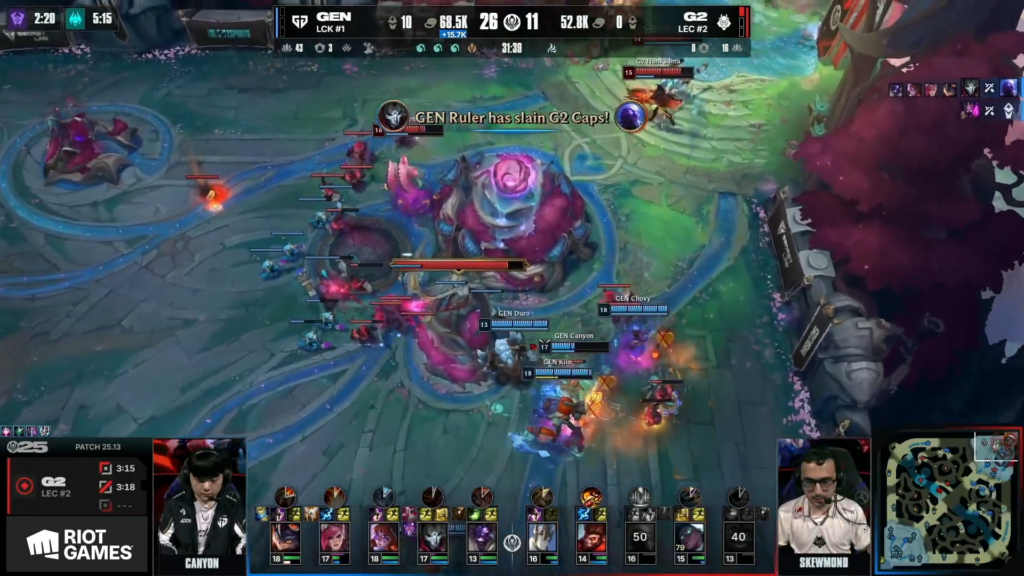Click the Riot Games logo
The height and width of the screenshot is (576, 1024).
pyautogui.click(x=80, y=544)
